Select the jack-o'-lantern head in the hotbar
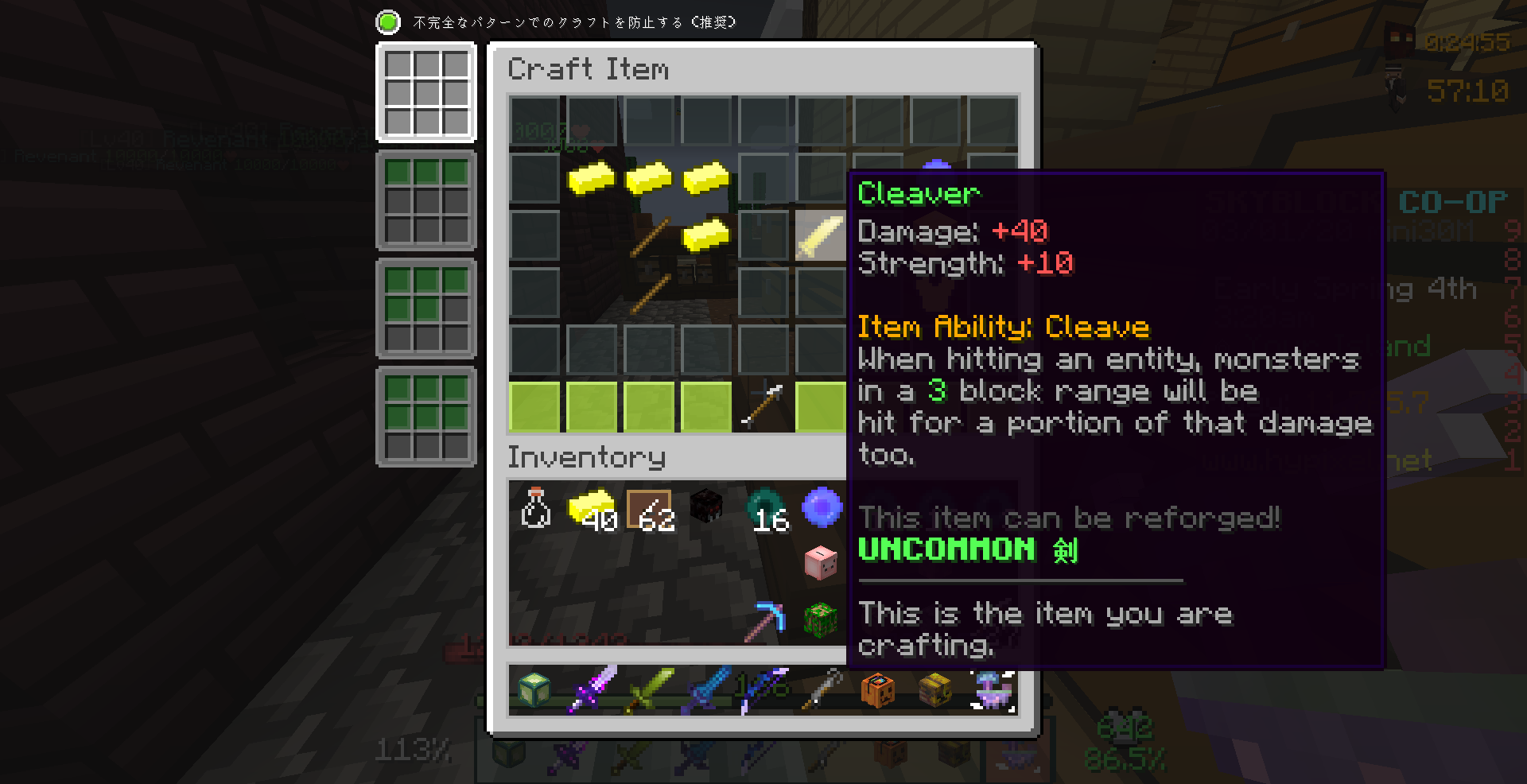Viewport: 1527px width, 784px height. tap(879, 689)
